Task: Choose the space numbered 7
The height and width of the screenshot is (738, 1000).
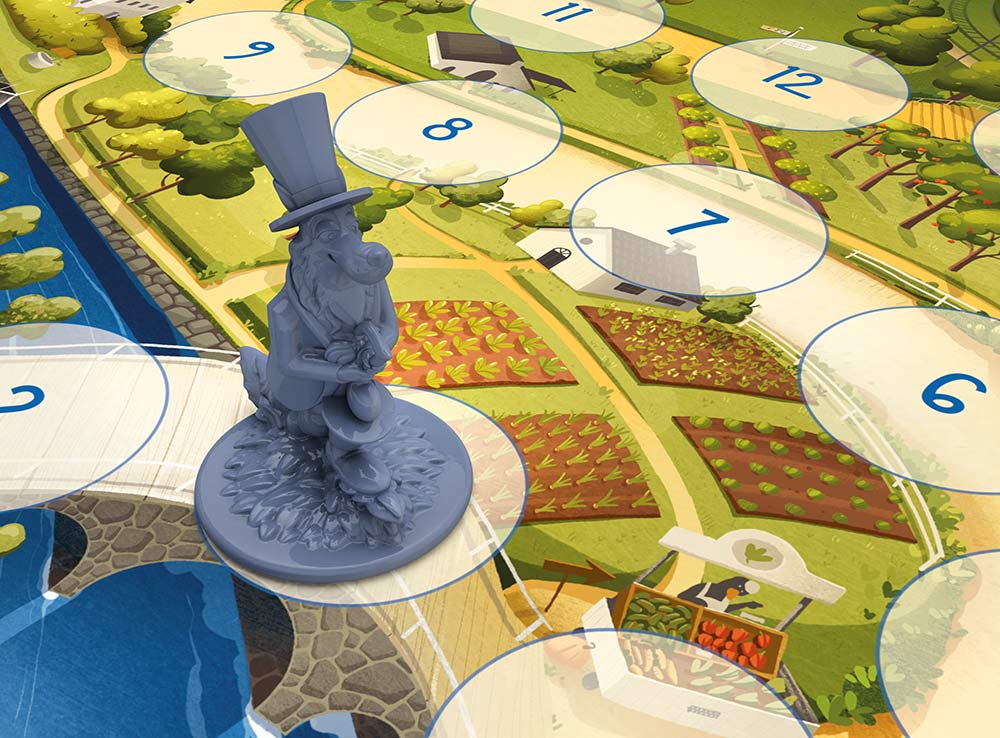Action: point(699,227)
